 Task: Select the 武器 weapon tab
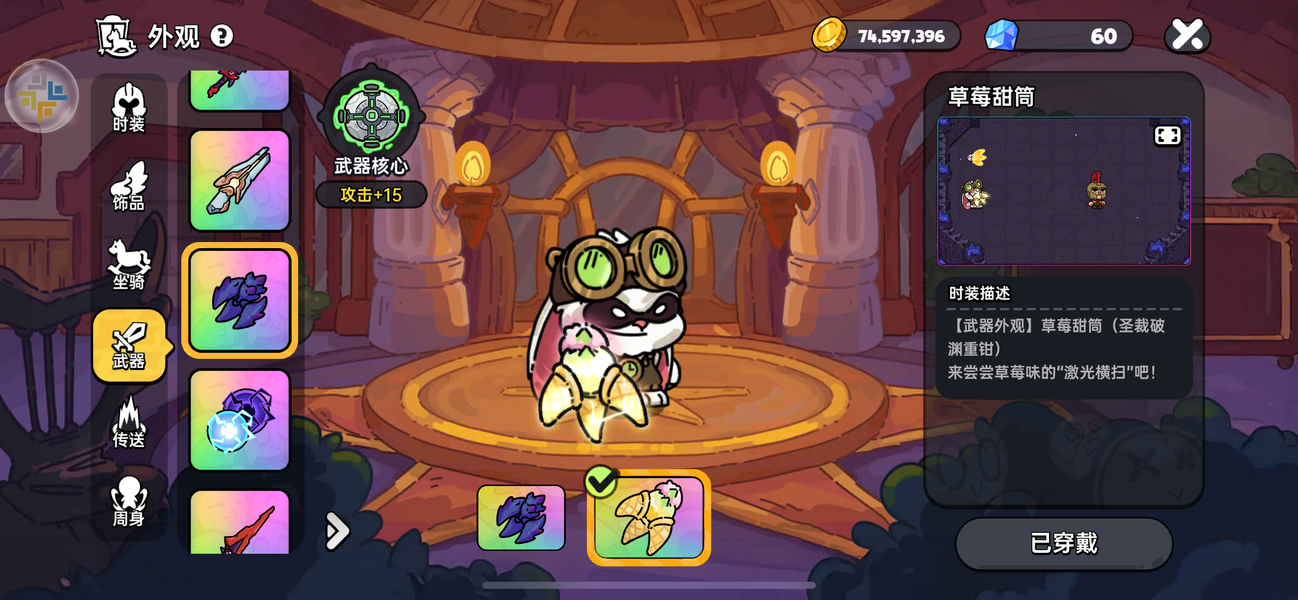[x=129, y=346]
